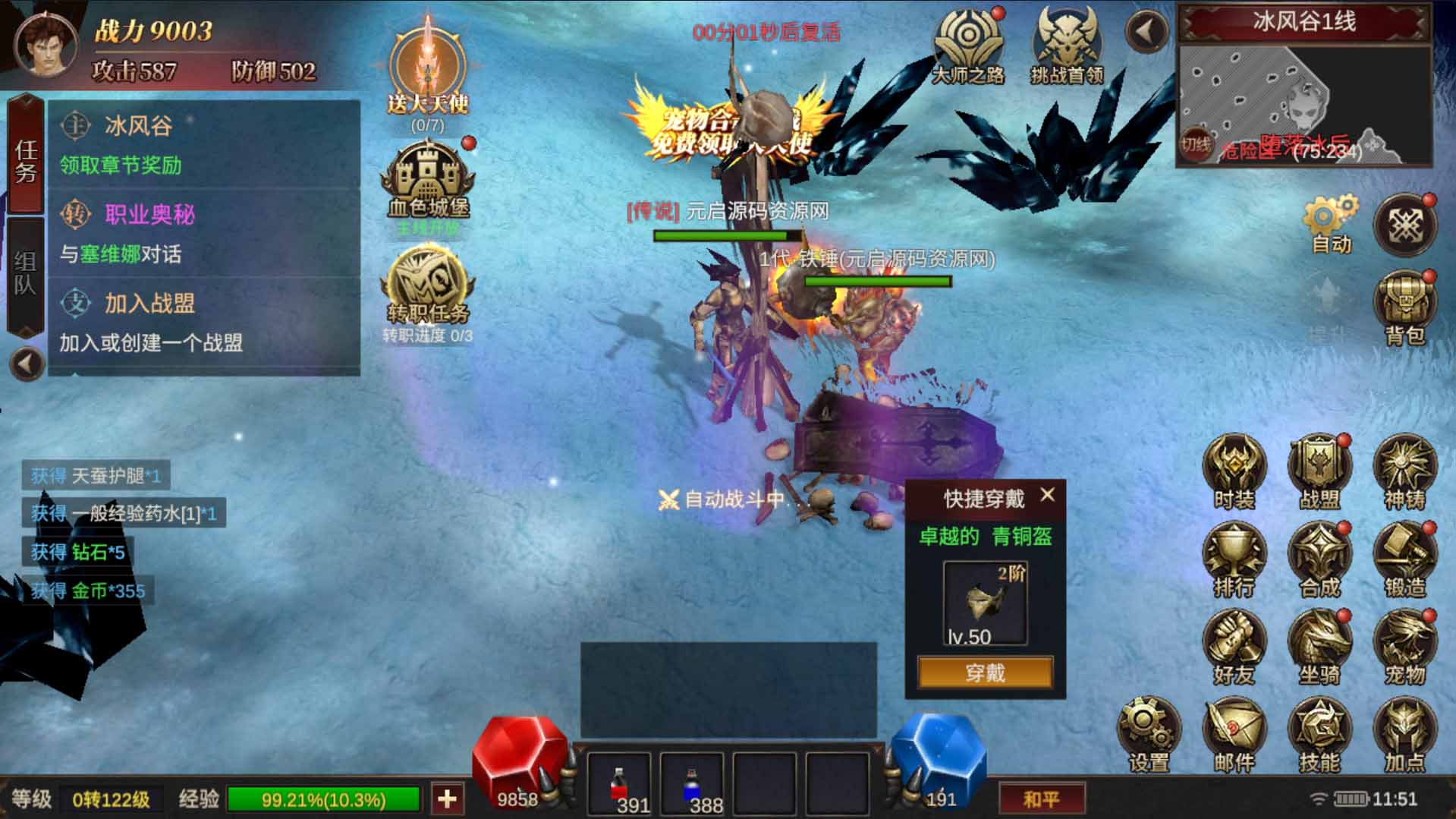Open the 设置 settings menu
1456x819 pixels.
pos(1148,734)
